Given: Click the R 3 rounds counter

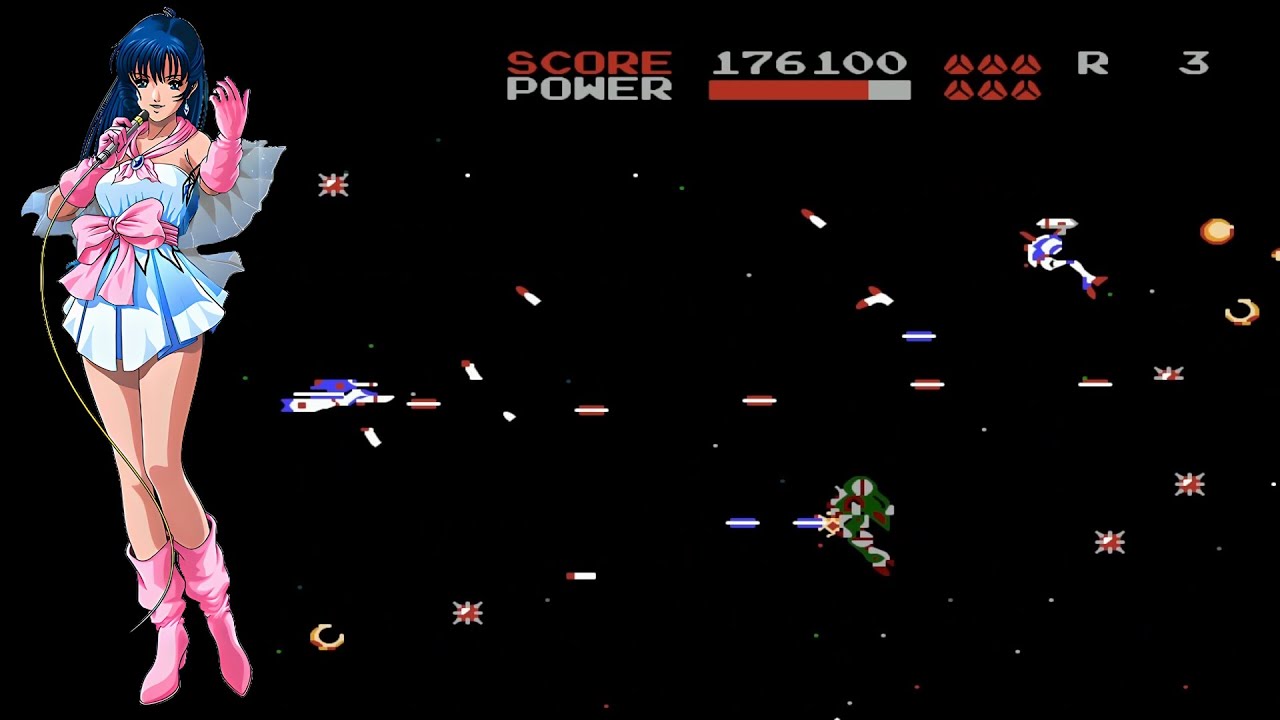Looking at the screenshot, I should [x=1145, y=63].
